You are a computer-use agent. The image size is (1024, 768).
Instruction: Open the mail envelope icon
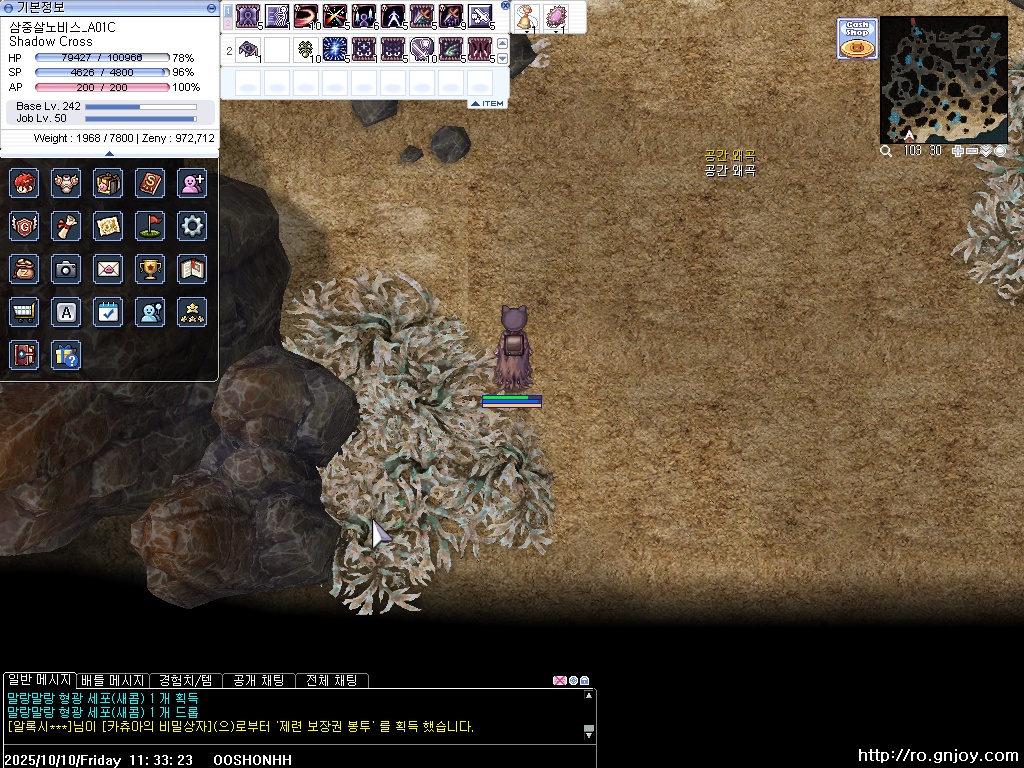pyautogui.click(x=108, y=269)
